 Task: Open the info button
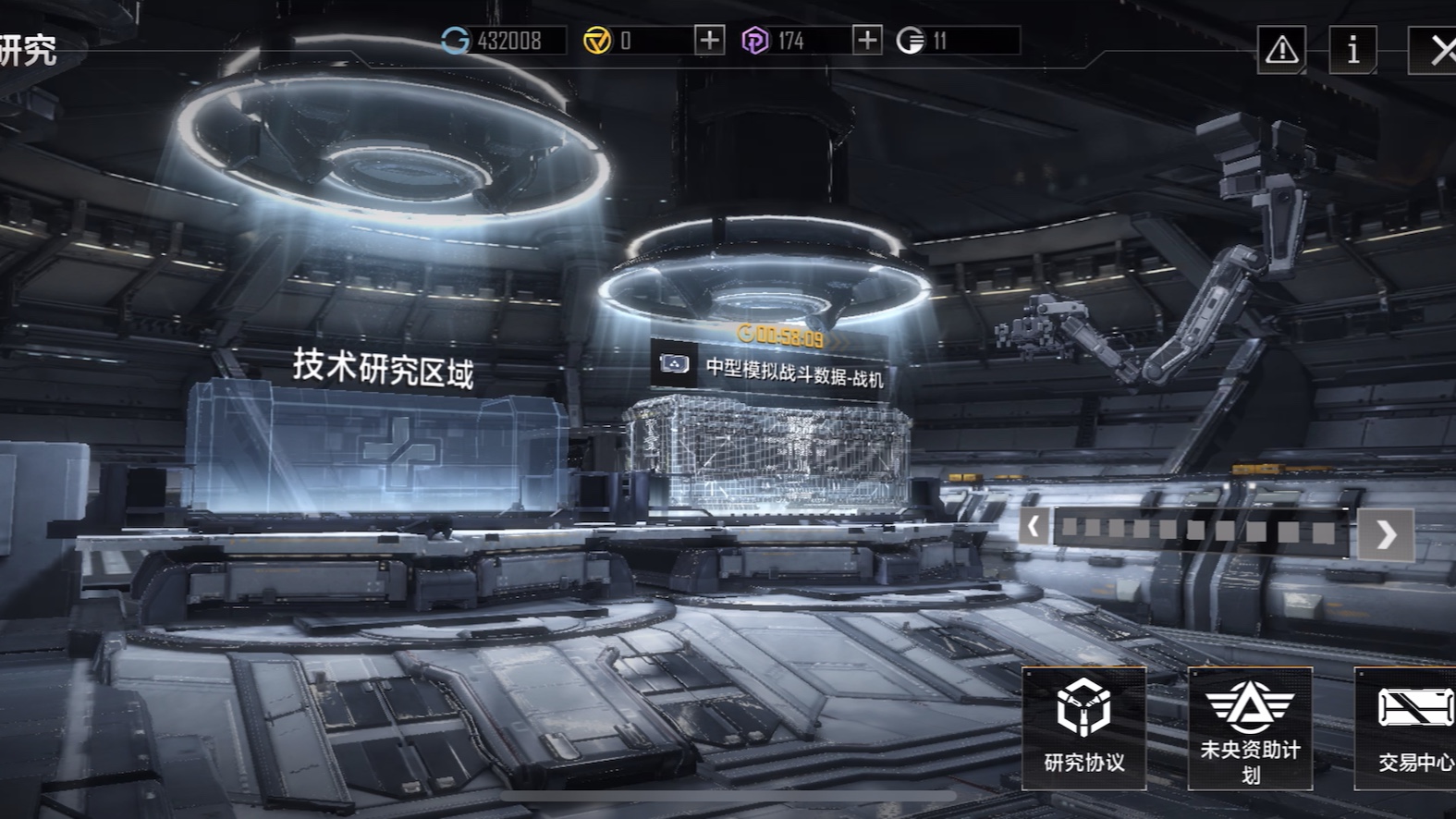(x=1352, y=50)
